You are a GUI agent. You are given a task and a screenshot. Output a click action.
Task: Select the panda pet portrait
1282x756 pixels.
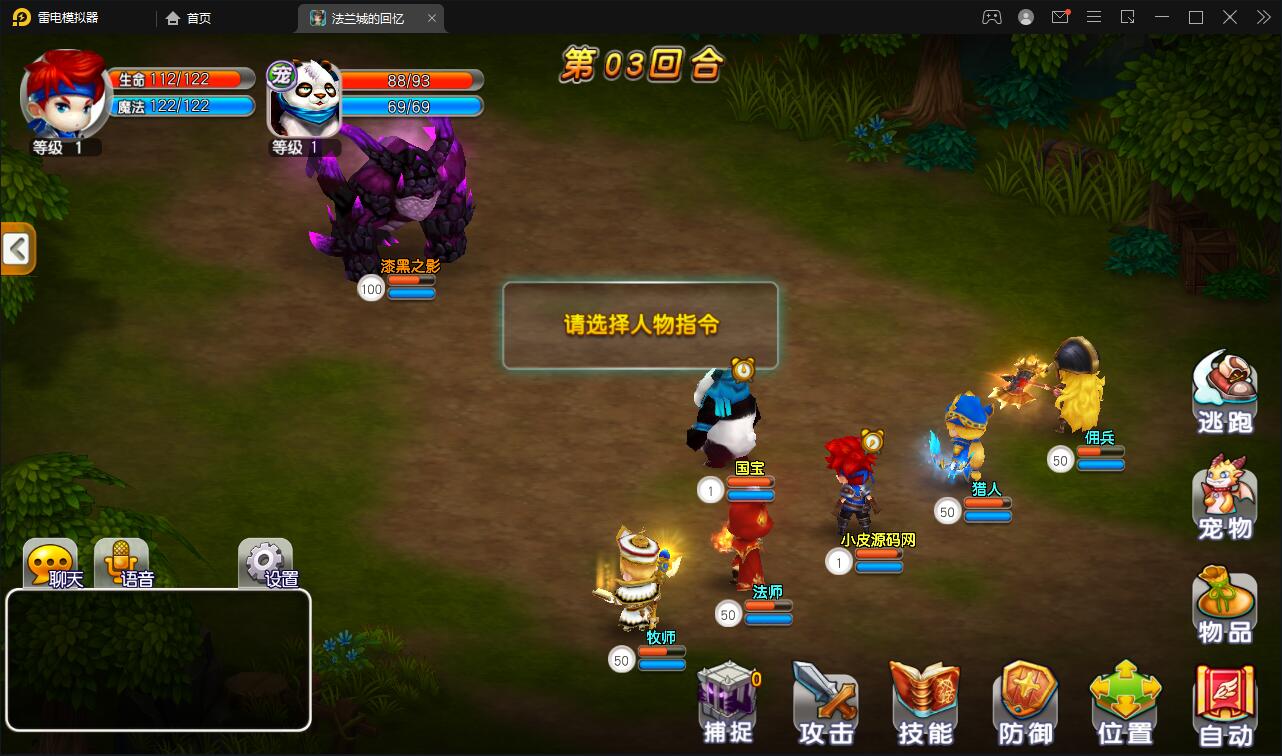point(303,97)
